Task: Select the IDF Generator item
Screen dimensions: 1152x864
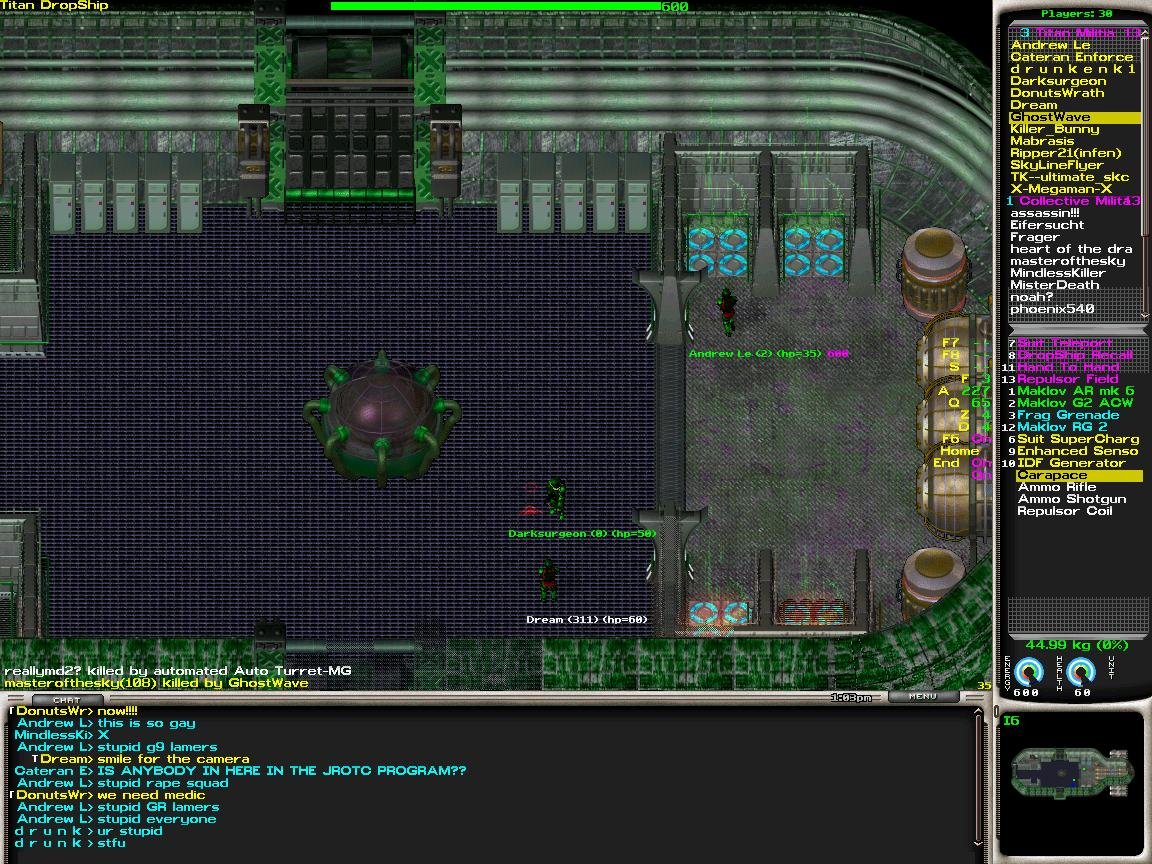Action: click(1071, 463)
